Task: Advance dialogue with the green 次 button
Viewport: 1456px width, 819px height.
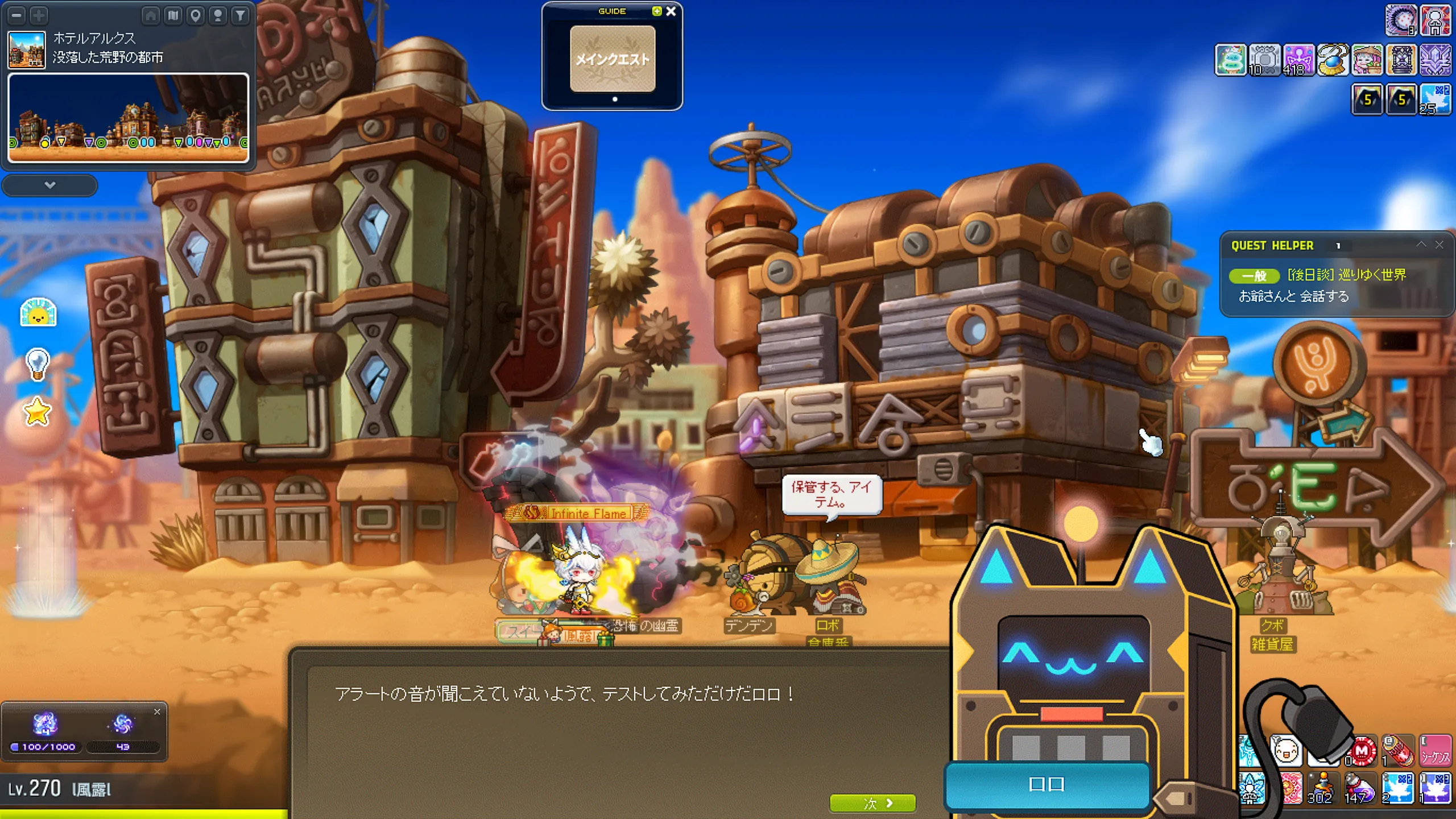Action: [x=872, y=803]
